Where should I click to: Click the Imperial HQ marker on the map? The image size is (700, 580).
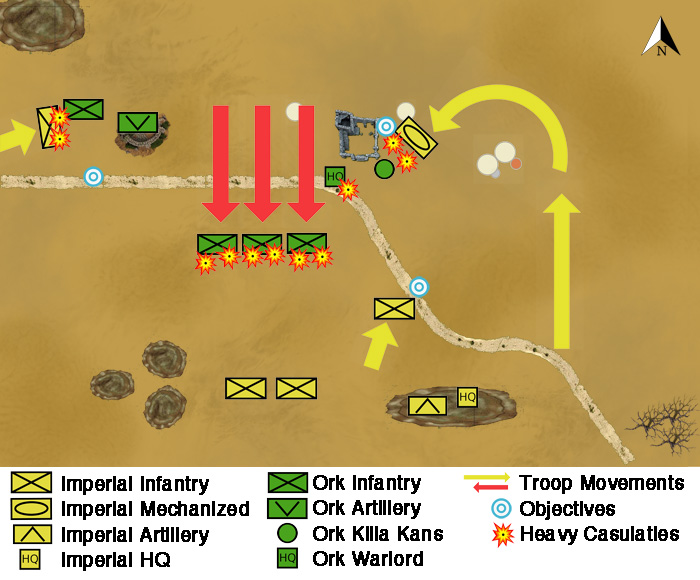point(467,396)
